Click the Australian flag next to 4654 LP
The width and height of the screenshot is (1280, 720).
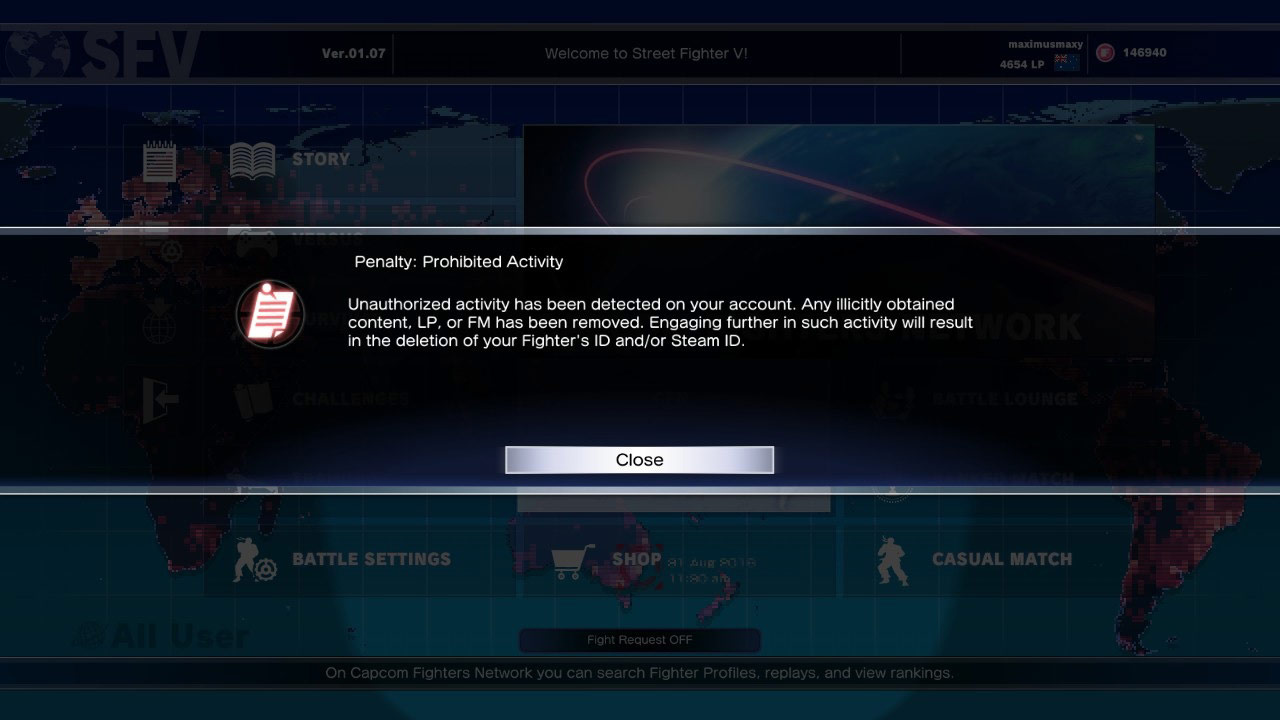pyautogui.click(x=1069, y=62)
